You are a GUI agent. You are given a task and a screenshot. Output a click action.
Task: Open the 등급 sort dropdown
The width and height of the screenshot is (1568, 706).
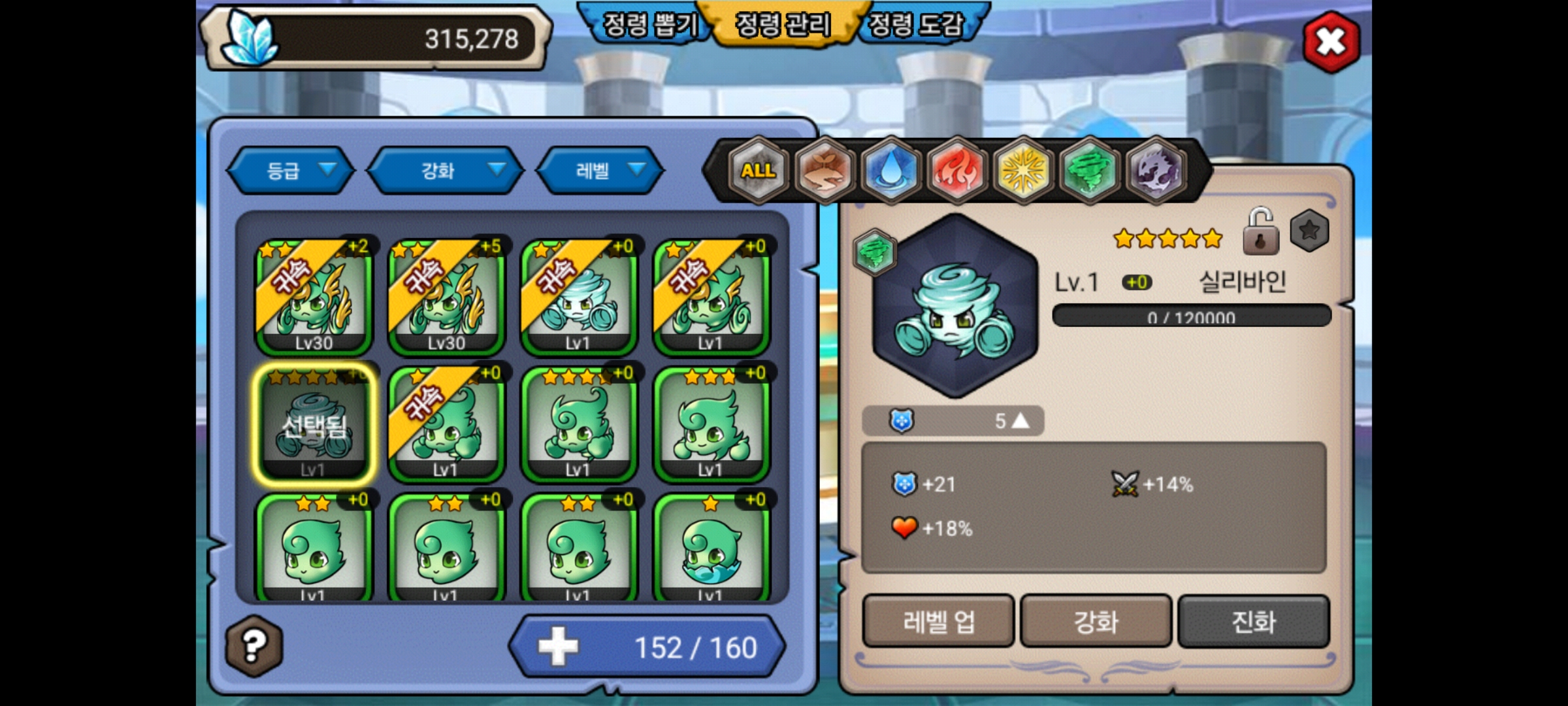[x=291, y=171]
